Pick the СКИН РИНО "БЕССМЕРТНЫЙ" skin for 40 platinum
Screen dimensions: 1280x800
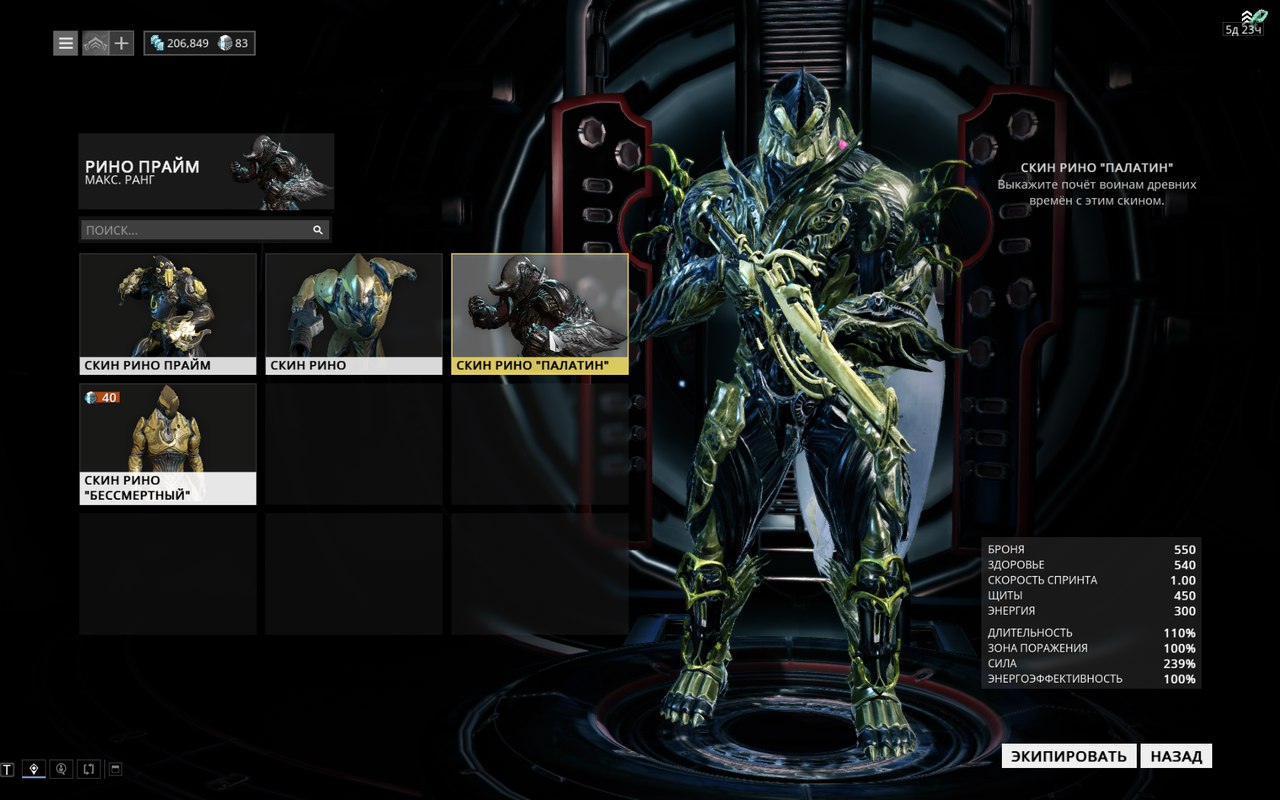pyautogui.click(x=168, y=444)
